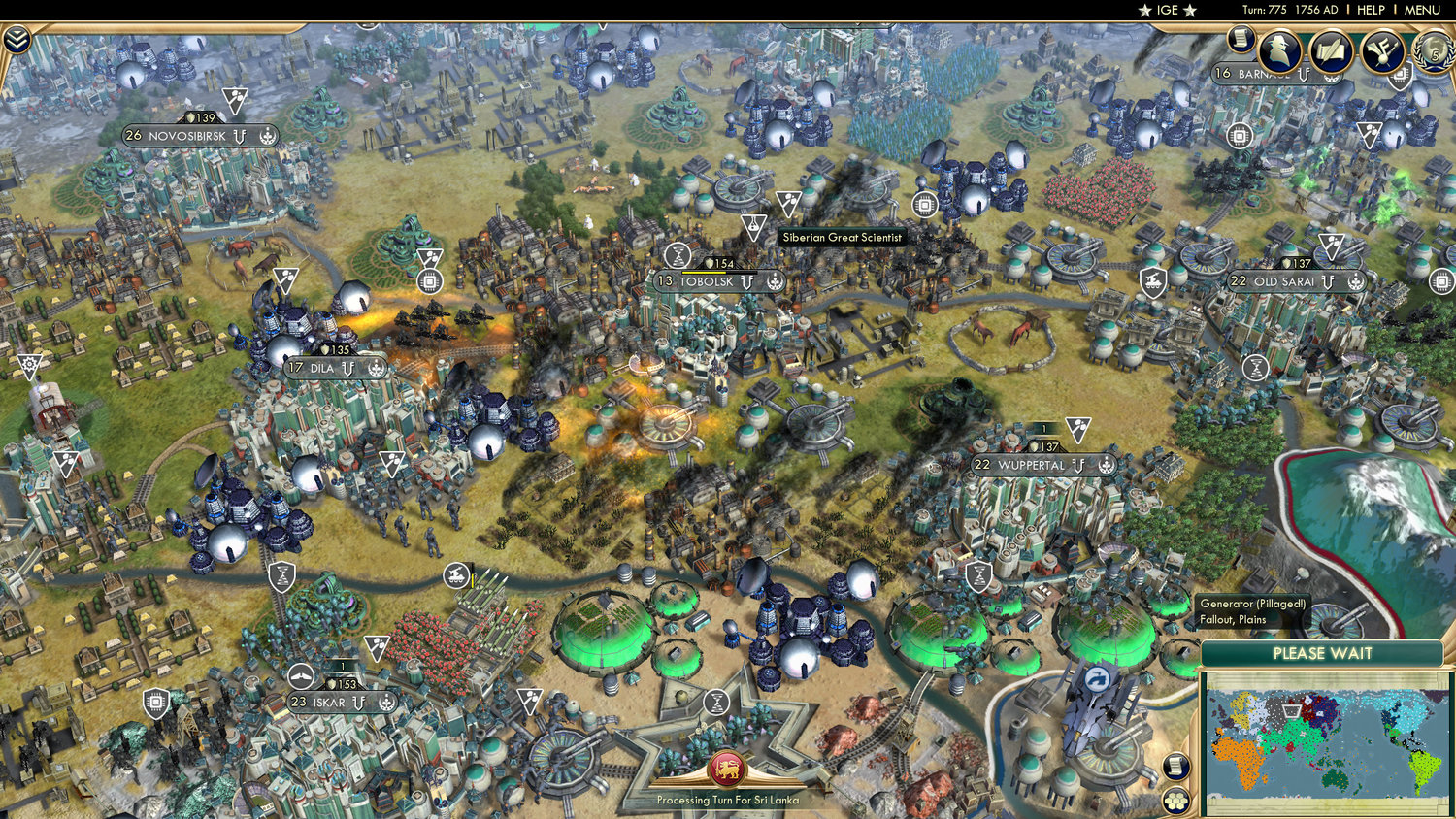Click the gear notification icon on the left edge
The image size is (1456, 819).
29,366
